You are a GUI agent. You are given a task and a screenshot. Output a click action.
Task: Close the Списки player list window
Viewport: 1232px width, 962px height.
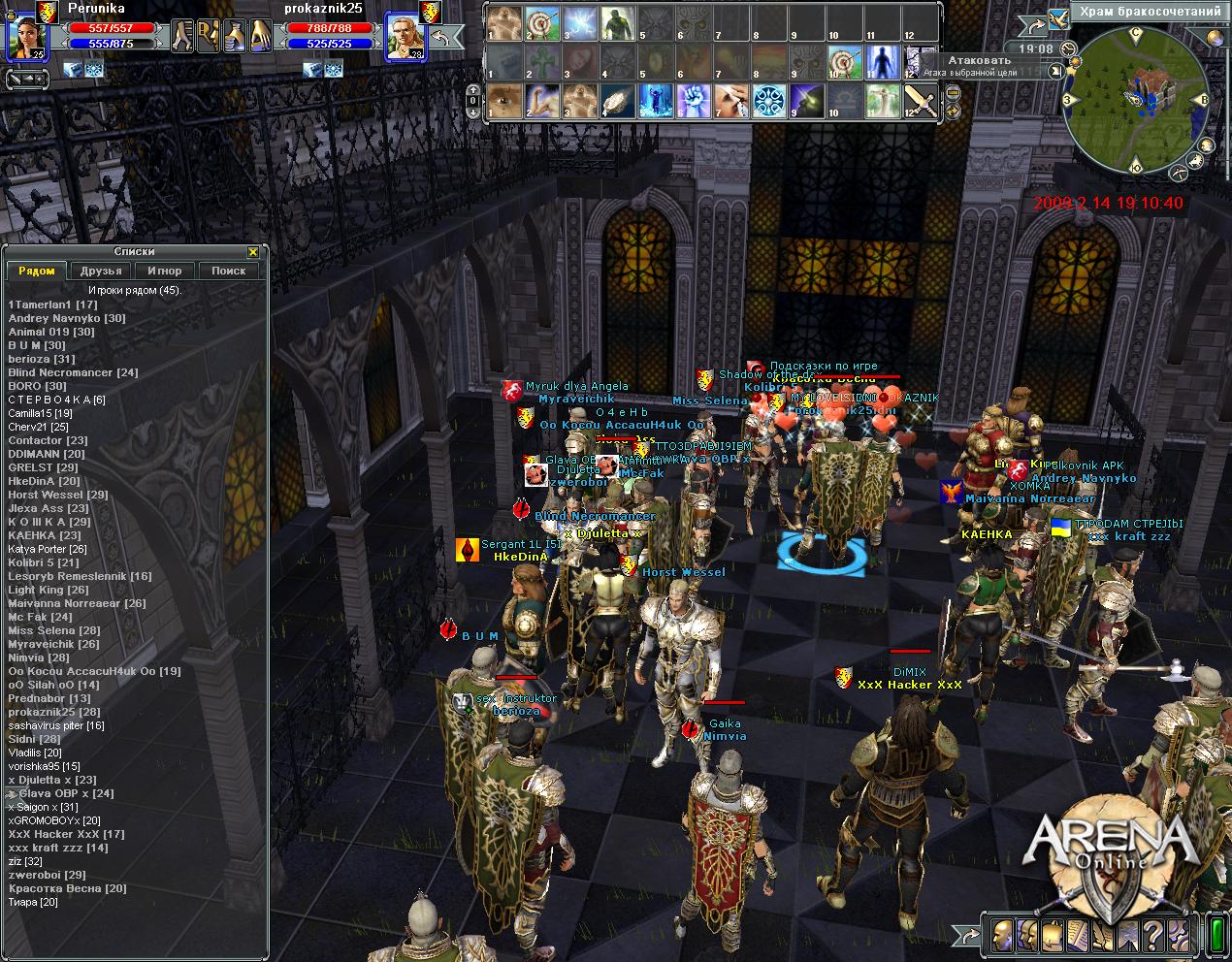tap(253, 252)
